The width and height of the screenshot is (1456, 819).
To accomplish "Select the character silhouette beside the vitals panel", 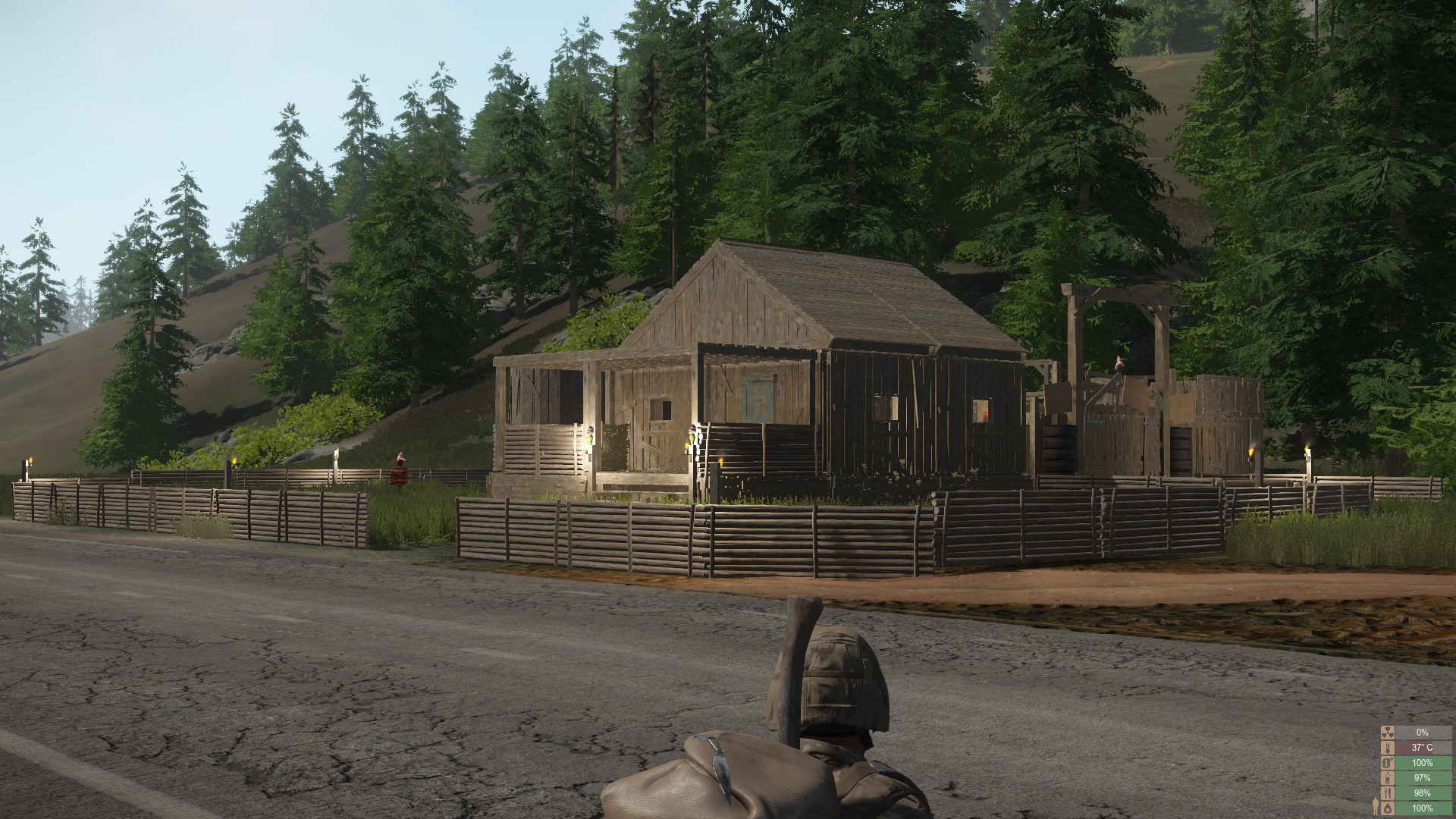I will point(1376,806).
